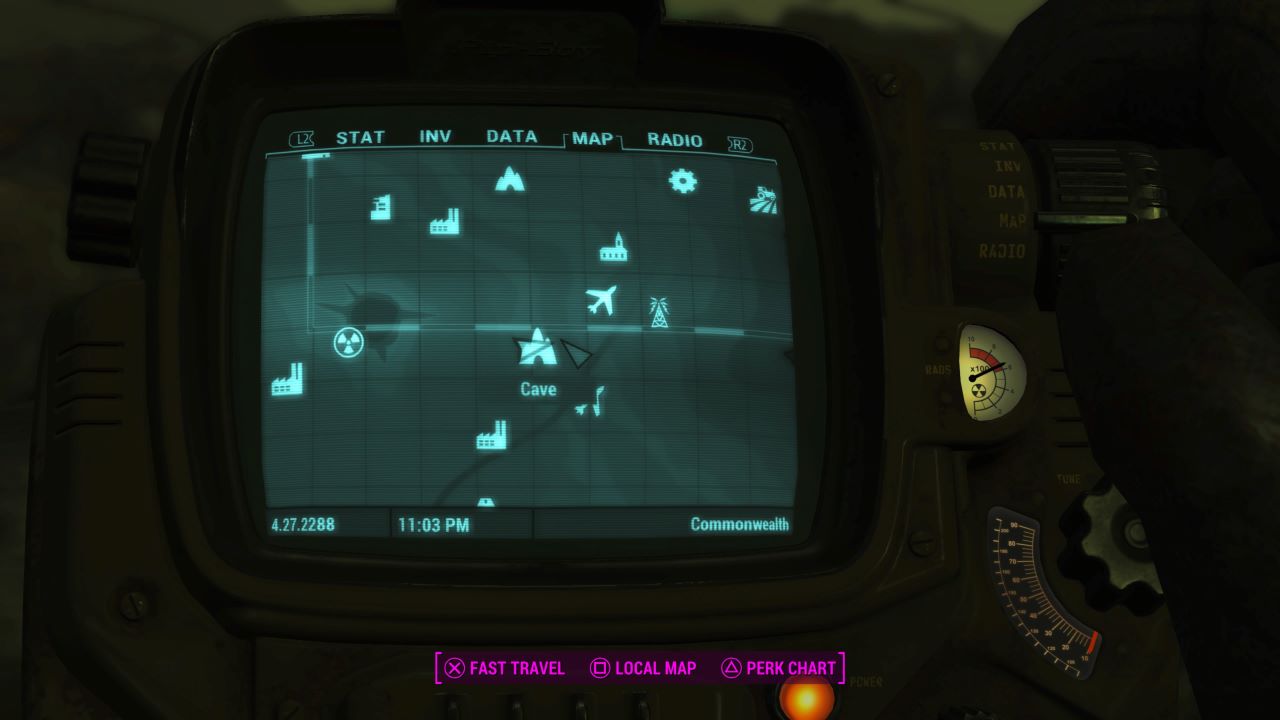Select the gear-shaped settlement marker

681,180
